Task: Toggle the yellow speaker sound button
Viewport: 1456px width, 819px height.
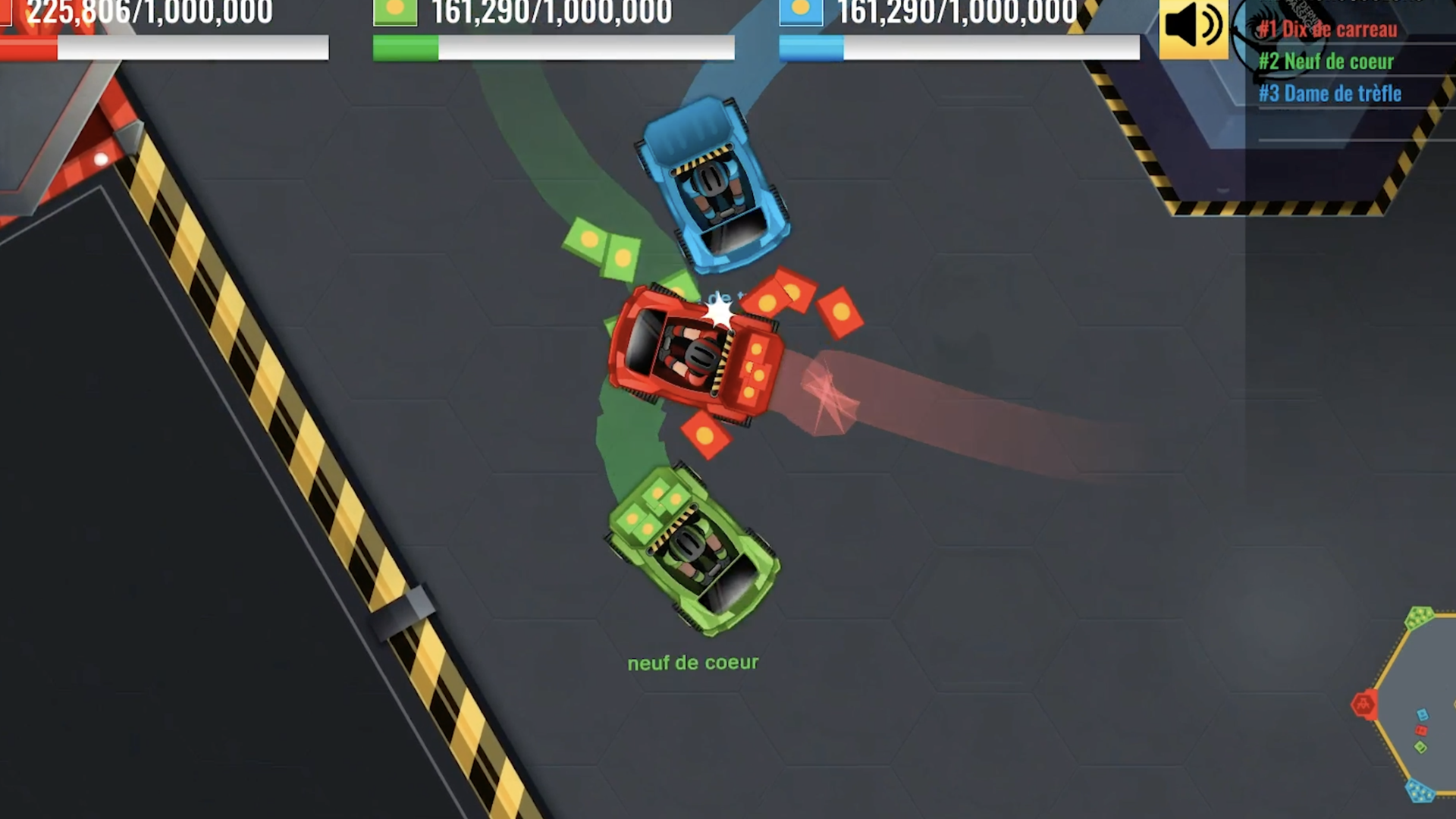Action: (1193, 28)
